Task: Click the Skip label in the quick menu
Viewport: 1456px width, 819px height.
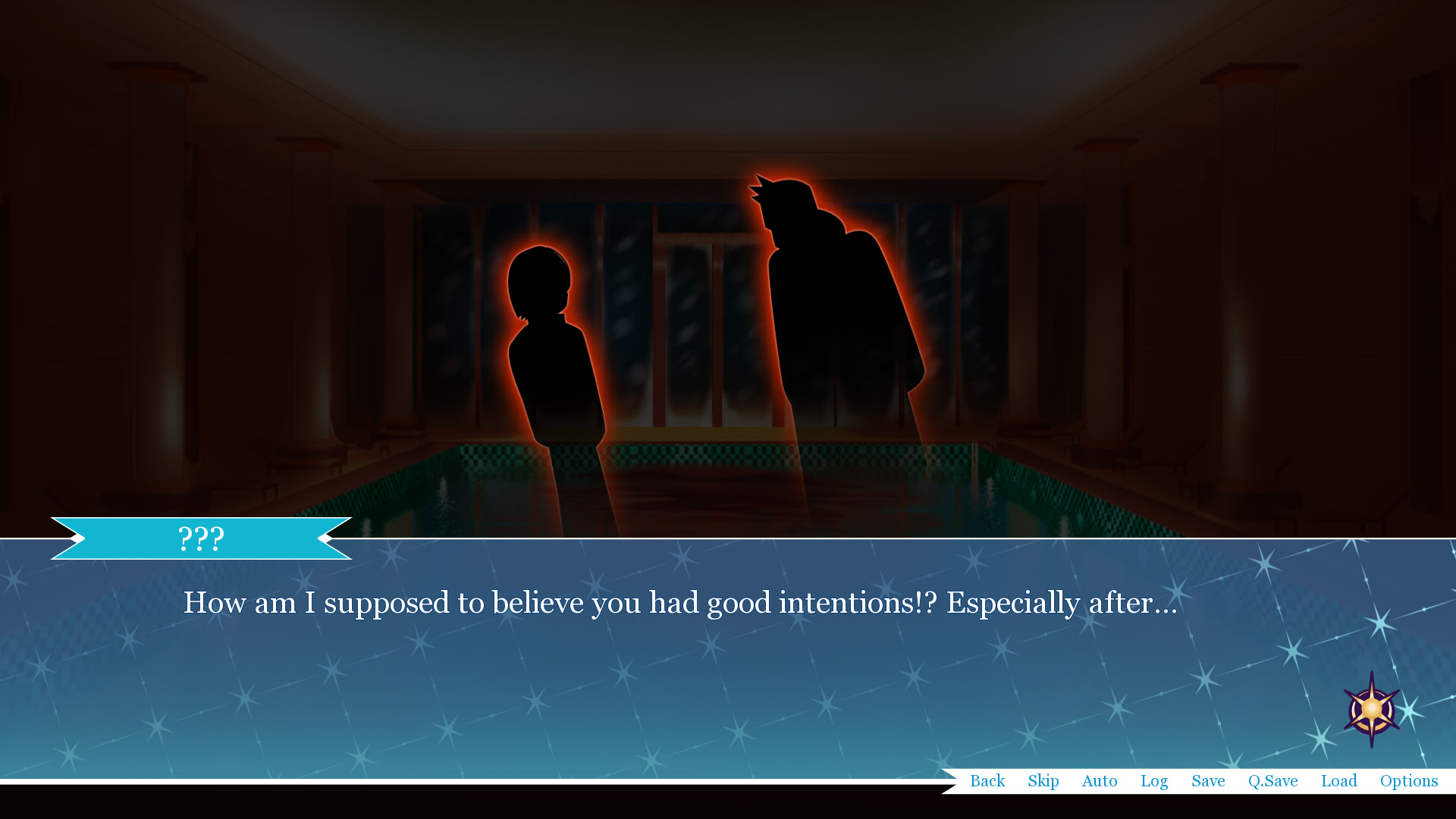Action: click(x=1043, y=780)
